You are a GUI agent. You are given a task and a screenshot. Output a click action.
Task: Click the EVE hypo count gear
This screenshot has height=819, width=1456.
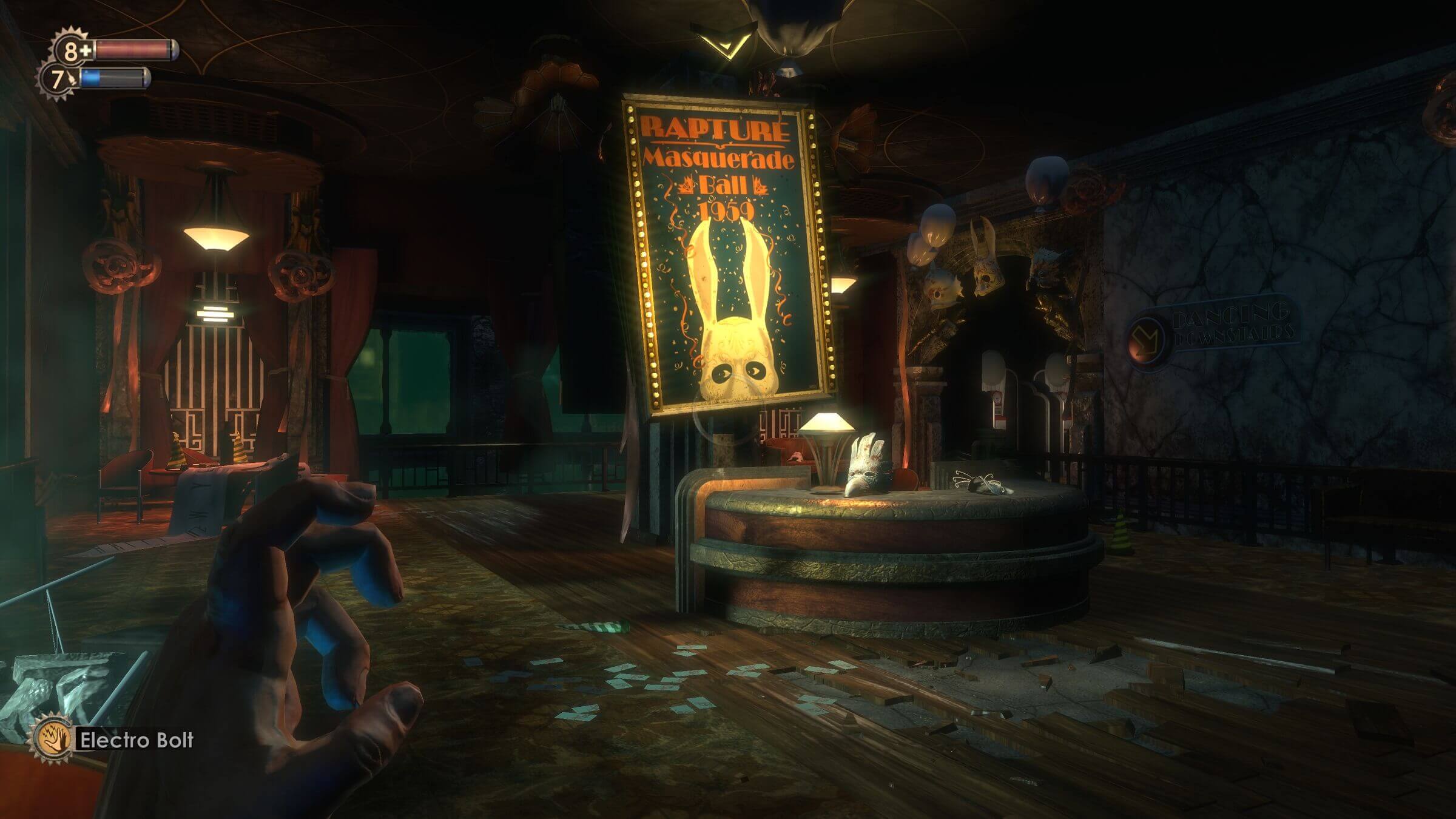pos(58,79)
